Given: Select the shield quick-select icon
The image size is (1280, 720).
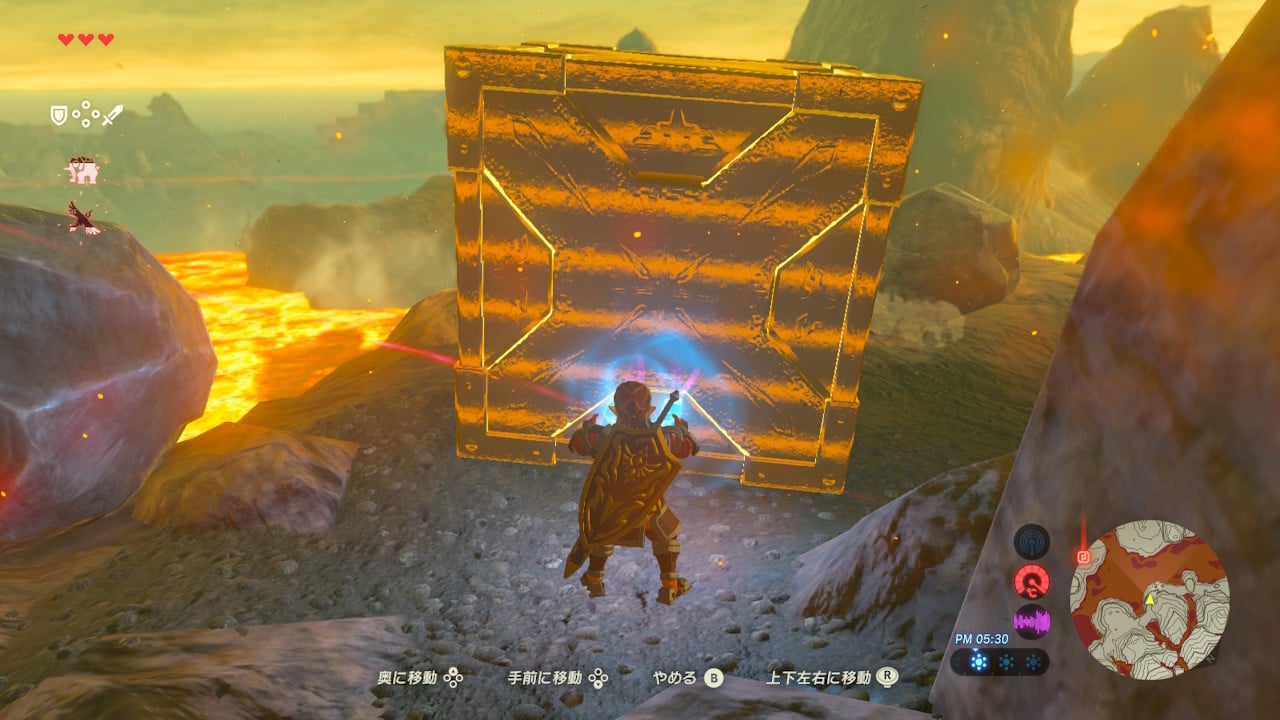Looking at the screenshot, I should pyautogui.click(x=59, y=115).
